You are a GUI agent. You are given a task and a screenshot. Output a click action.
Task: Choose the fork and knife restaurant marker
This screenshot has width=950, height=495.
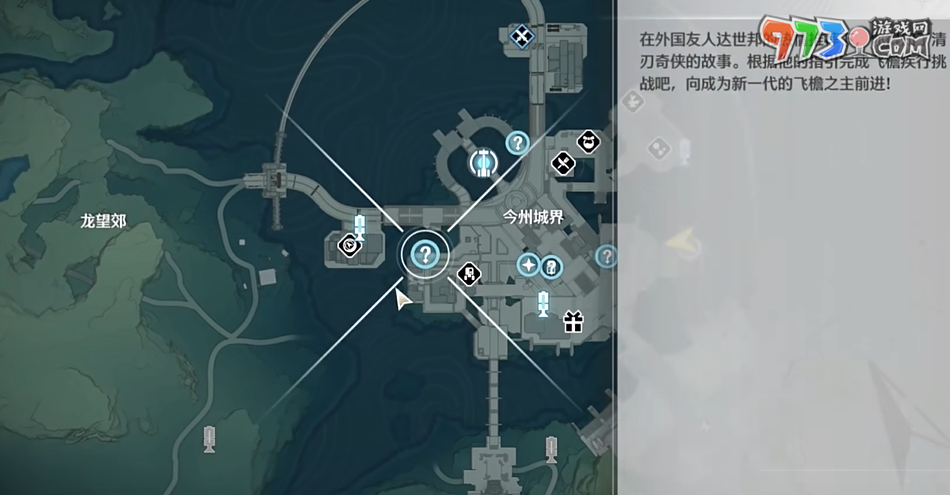[x=564, y=162]
